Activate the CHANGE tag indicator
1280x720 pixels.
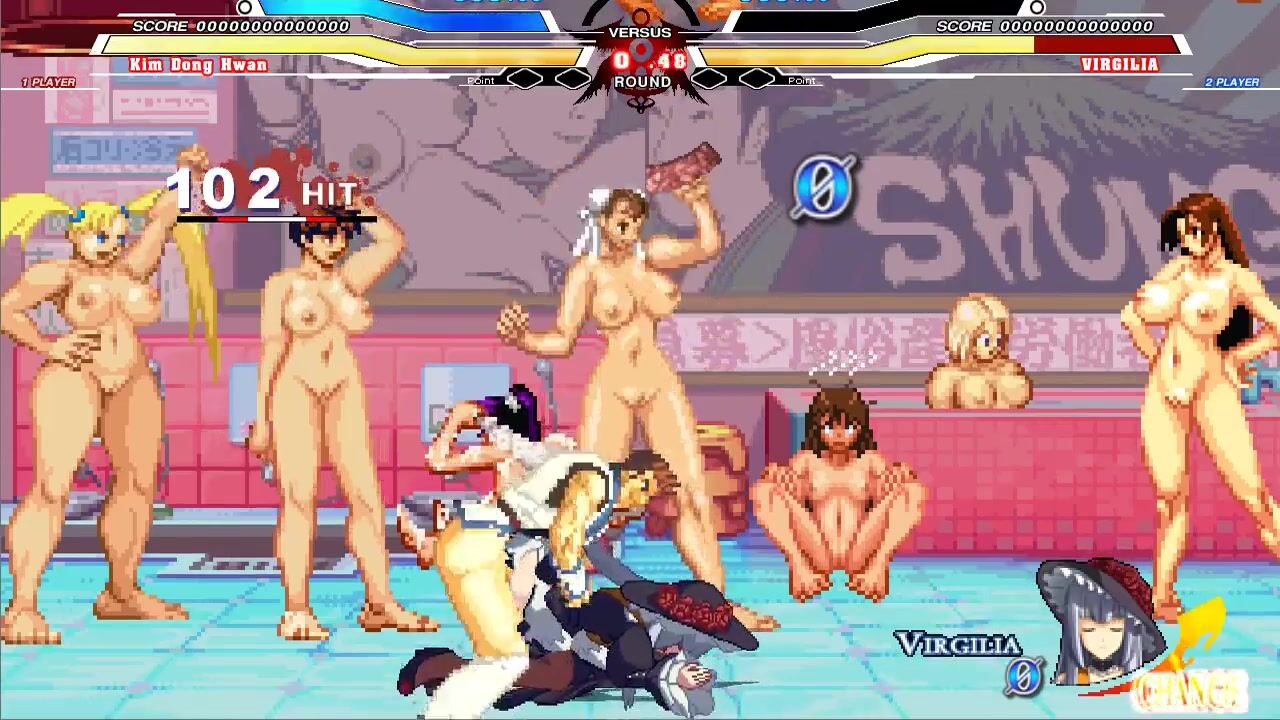click(x=1190, y=688)
